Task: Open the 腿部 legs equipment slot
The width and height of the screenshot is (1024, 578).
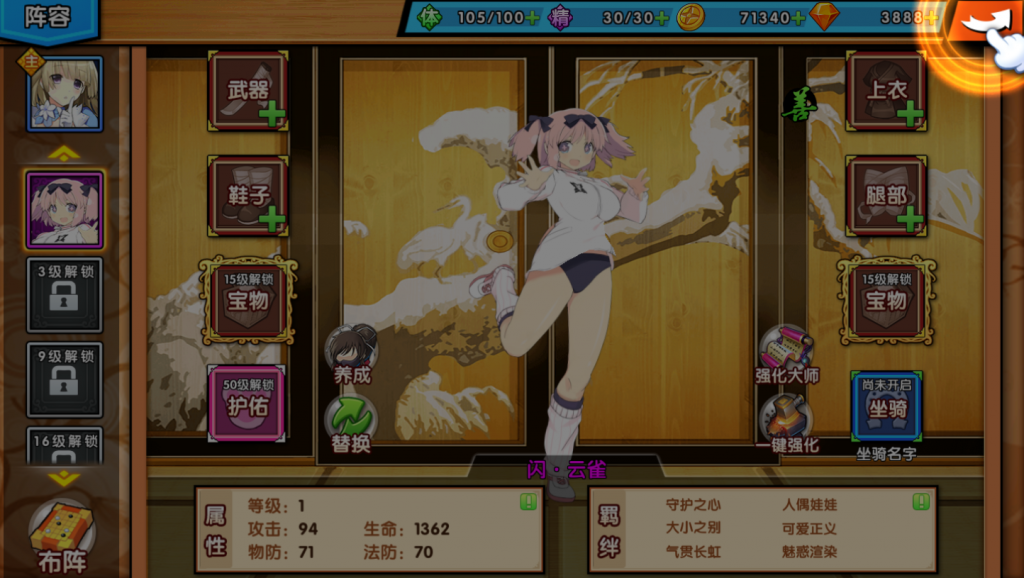Action: (x=886, y=195)
